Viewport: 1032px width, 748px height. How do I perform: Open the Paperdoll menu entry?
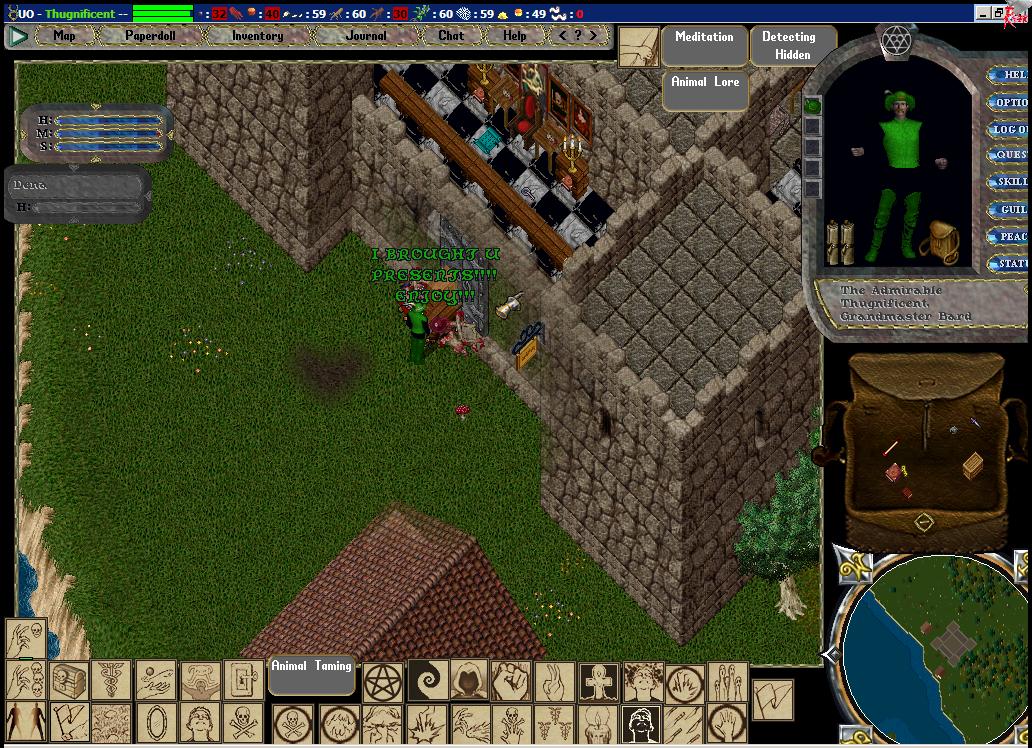[x=150, y=36]
